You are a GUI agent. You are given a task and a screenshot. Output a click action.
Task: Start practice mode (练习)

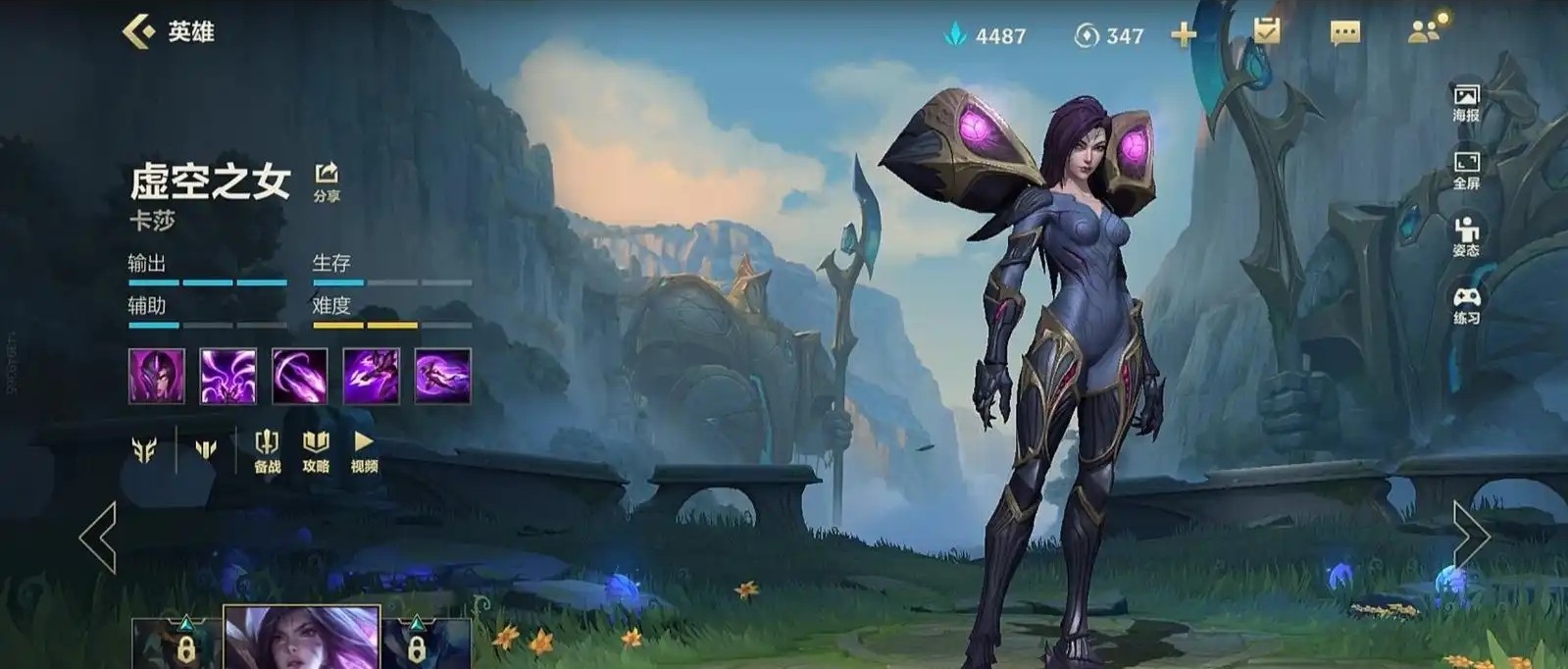pyautogui.click(x=1466, y=304)
